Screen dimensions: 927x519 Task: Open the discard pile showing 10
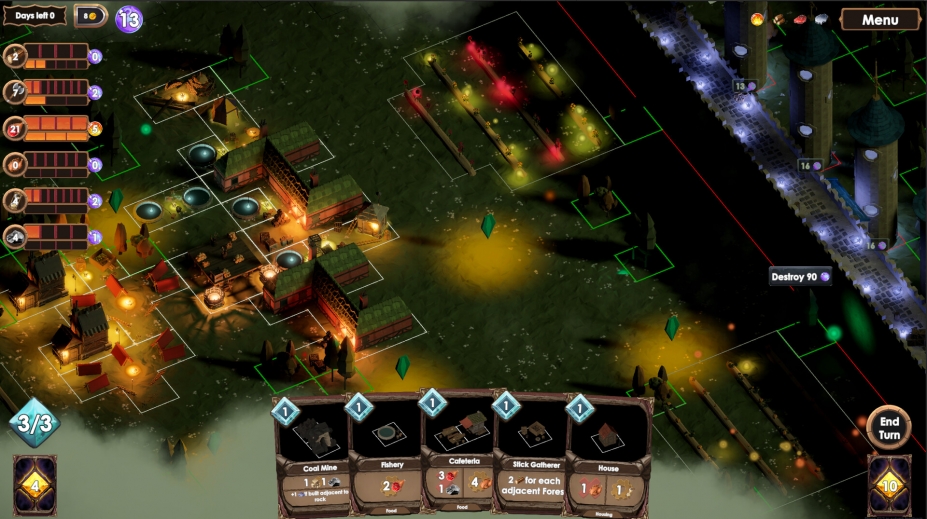click(889, 487)
